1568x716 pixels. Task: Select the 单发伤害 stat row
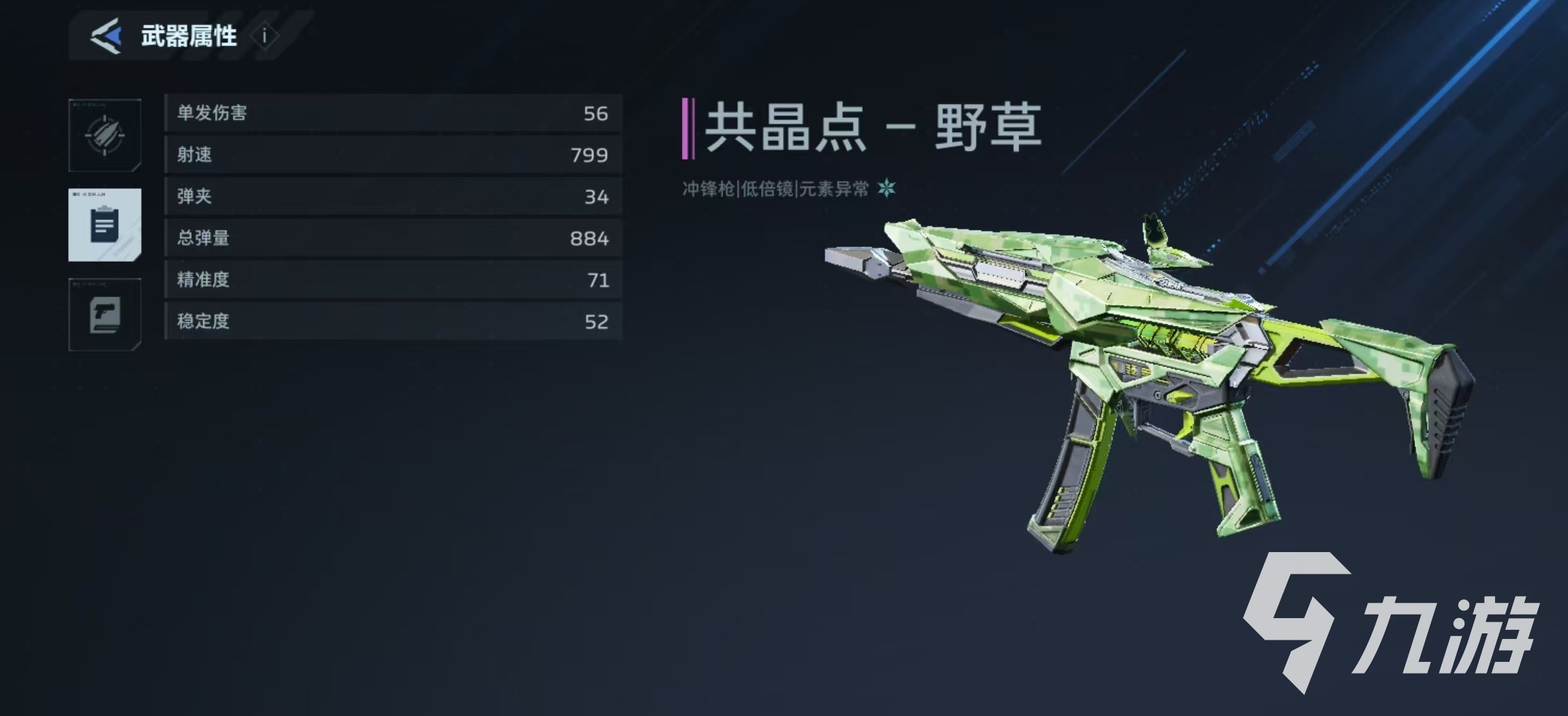pyautogui.click(x=393, y=113)
